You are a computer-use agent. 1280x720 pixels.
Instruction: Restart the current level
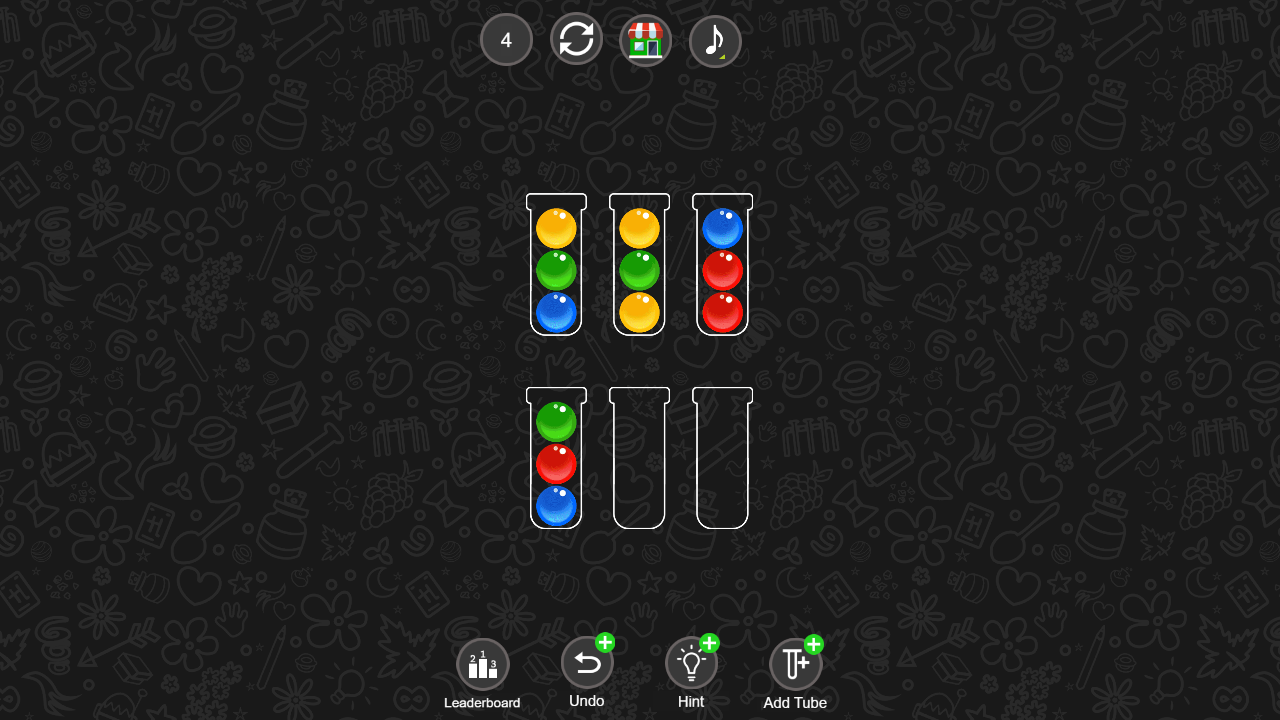576,40
